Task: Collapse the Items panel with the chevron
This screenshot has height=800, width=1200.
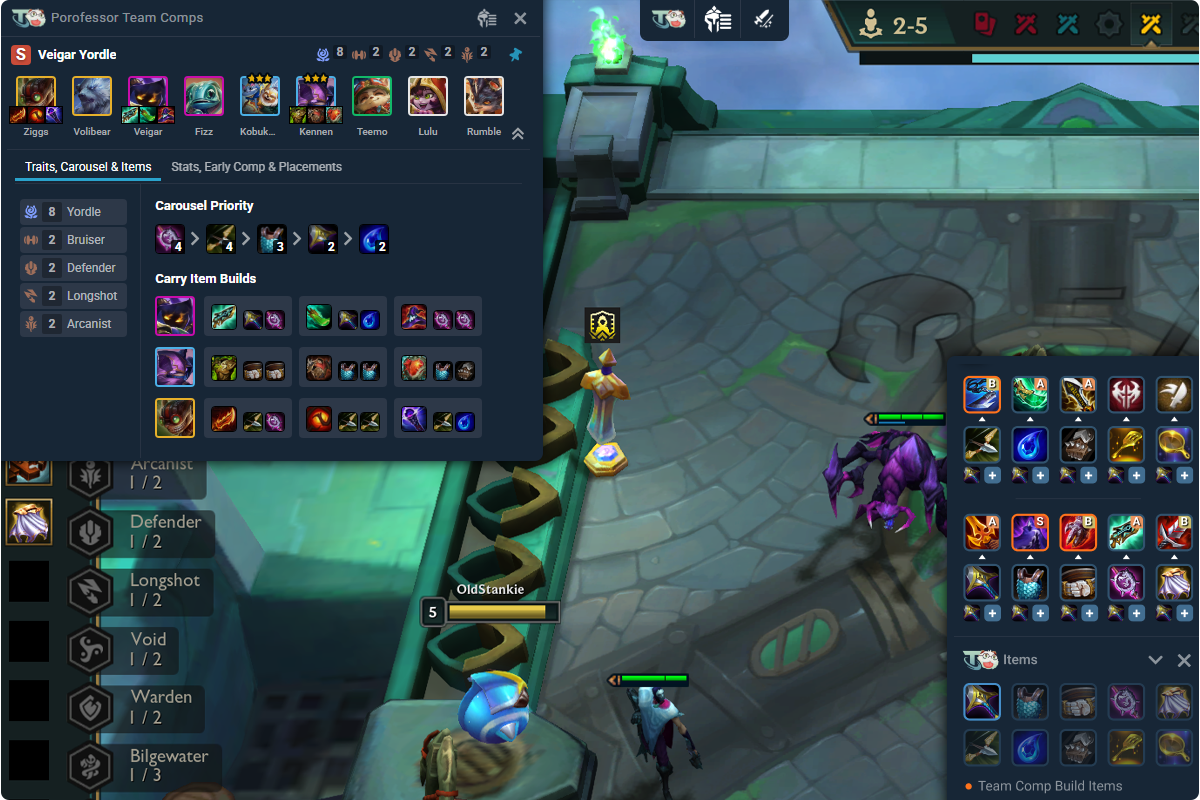Action: pos(1155,660)
